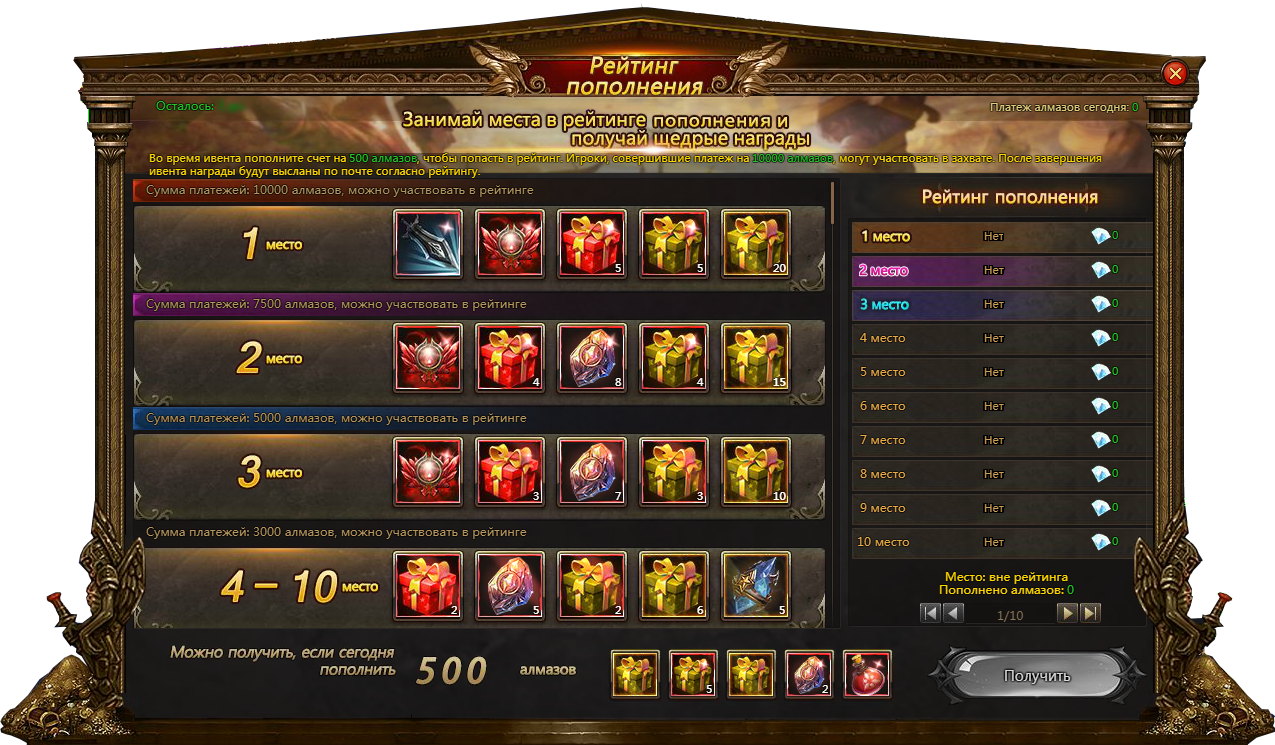Choose the 2 место purple ranking row
The width and height of the screenshot is (1275, 745).
coord(1000,270)
